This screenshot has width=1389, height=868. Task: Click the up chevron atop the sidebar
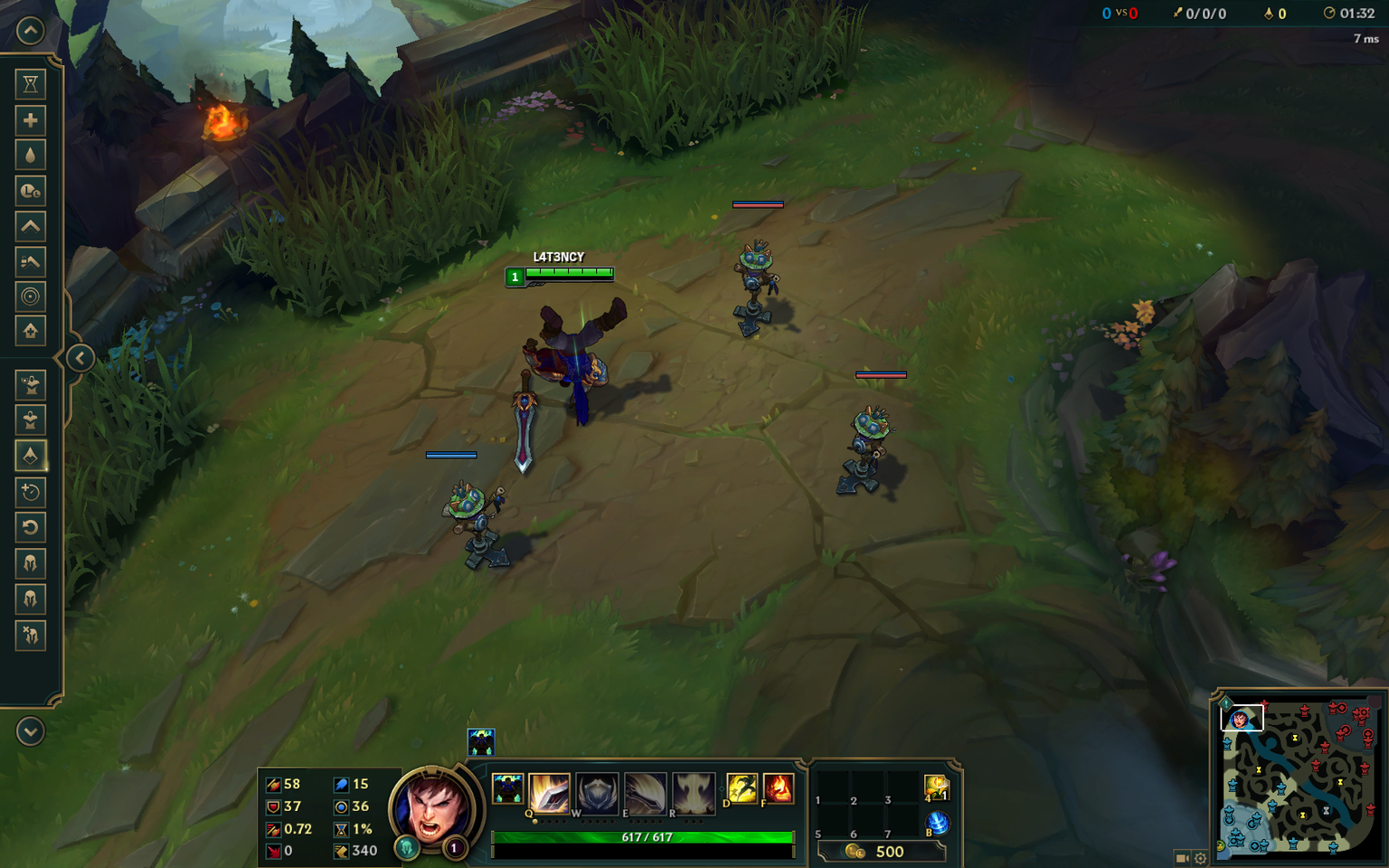coord(30,30)
